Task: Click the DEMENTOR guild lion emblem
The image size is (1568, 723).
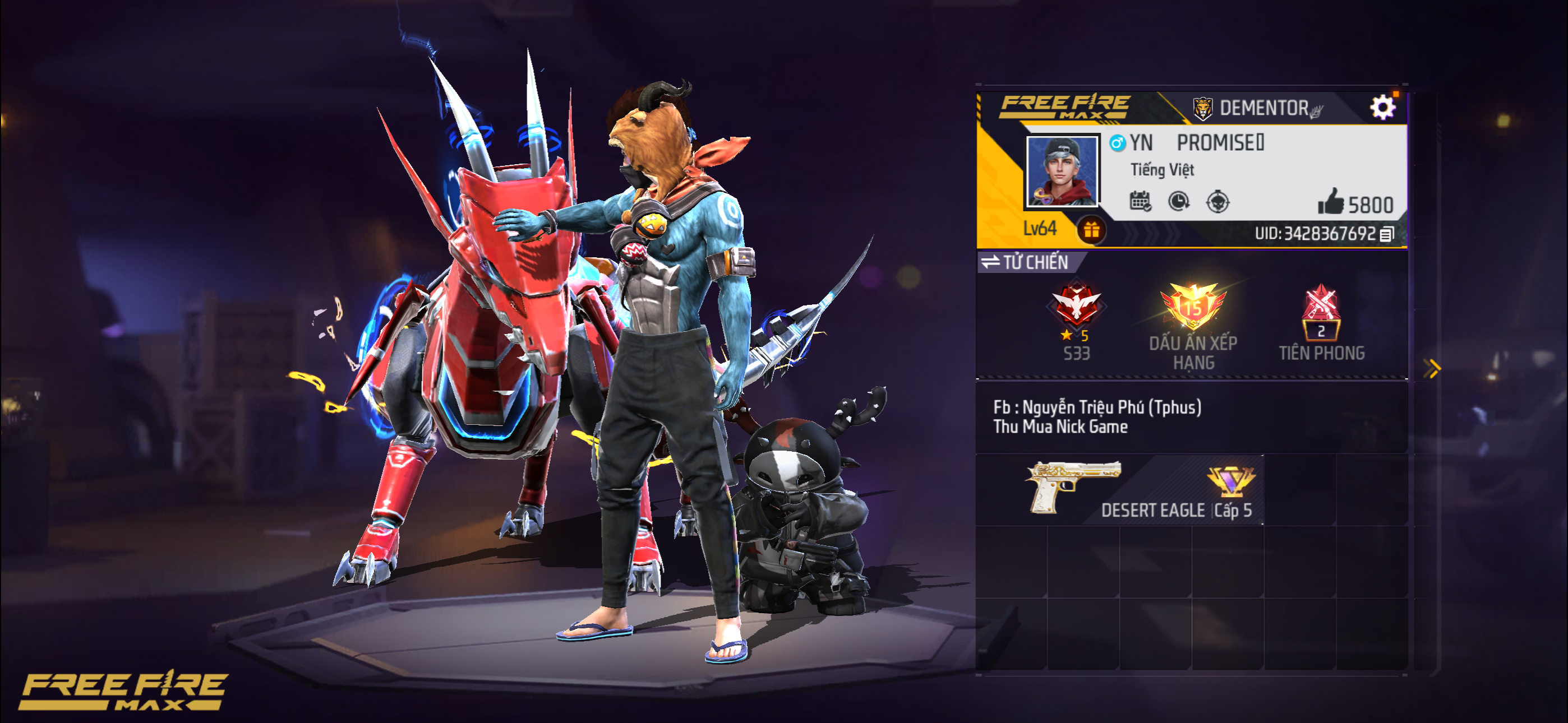Action: pos(1202,108)
